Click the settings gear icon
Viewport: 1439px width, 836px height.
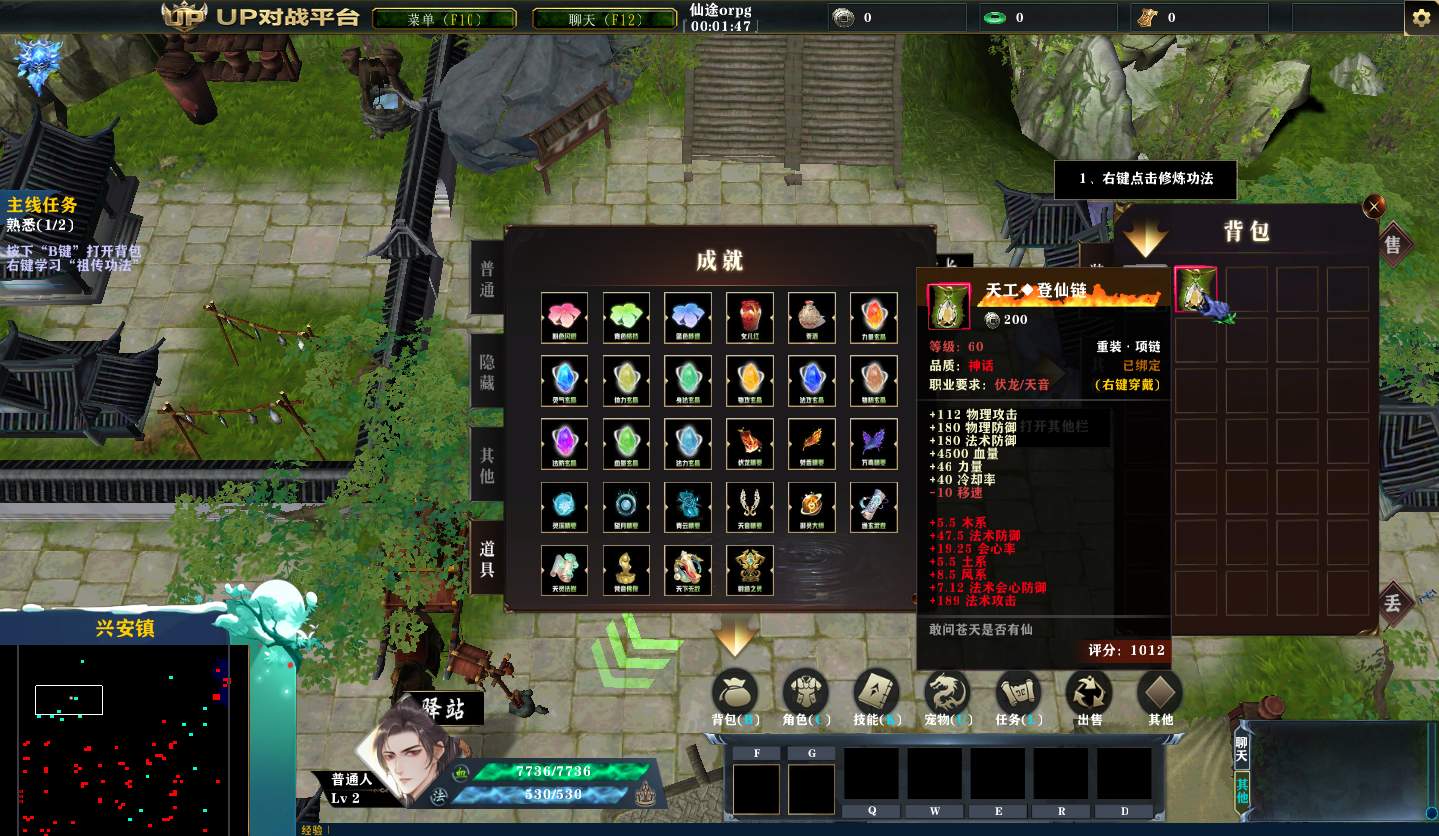1421,18
